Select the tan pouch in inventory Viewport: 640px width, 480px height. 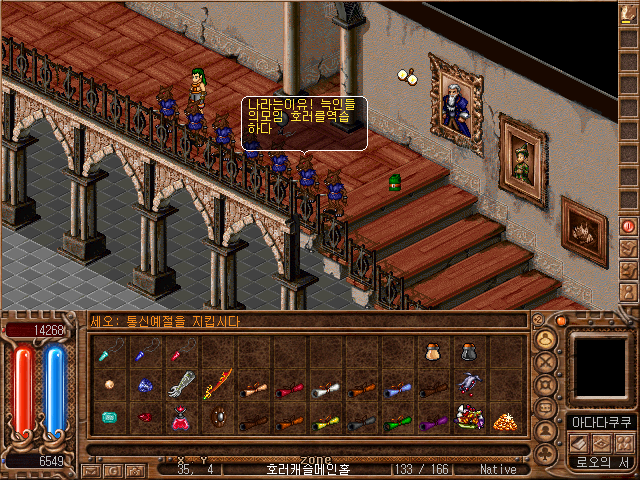[432, 351]
